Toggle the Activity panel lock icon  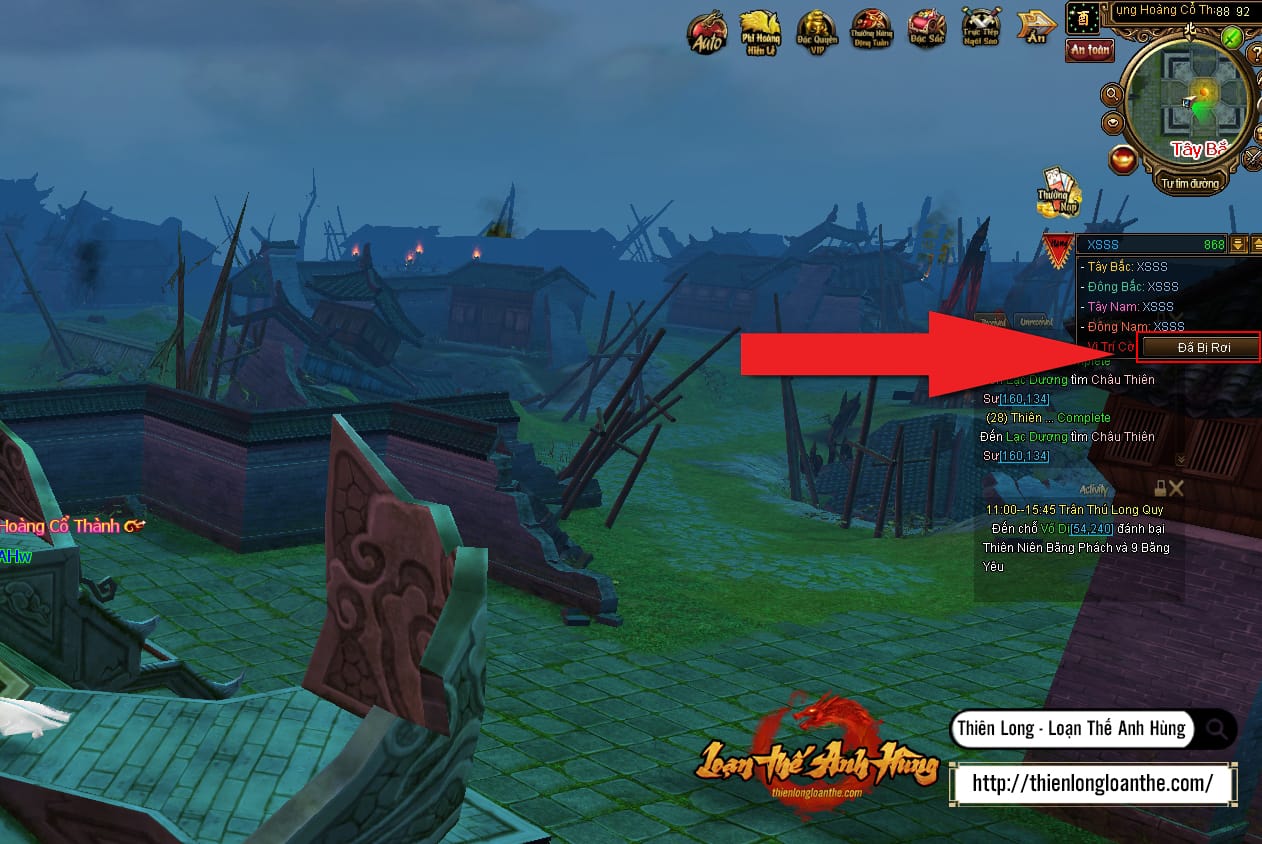click(x=1160, y=488)
